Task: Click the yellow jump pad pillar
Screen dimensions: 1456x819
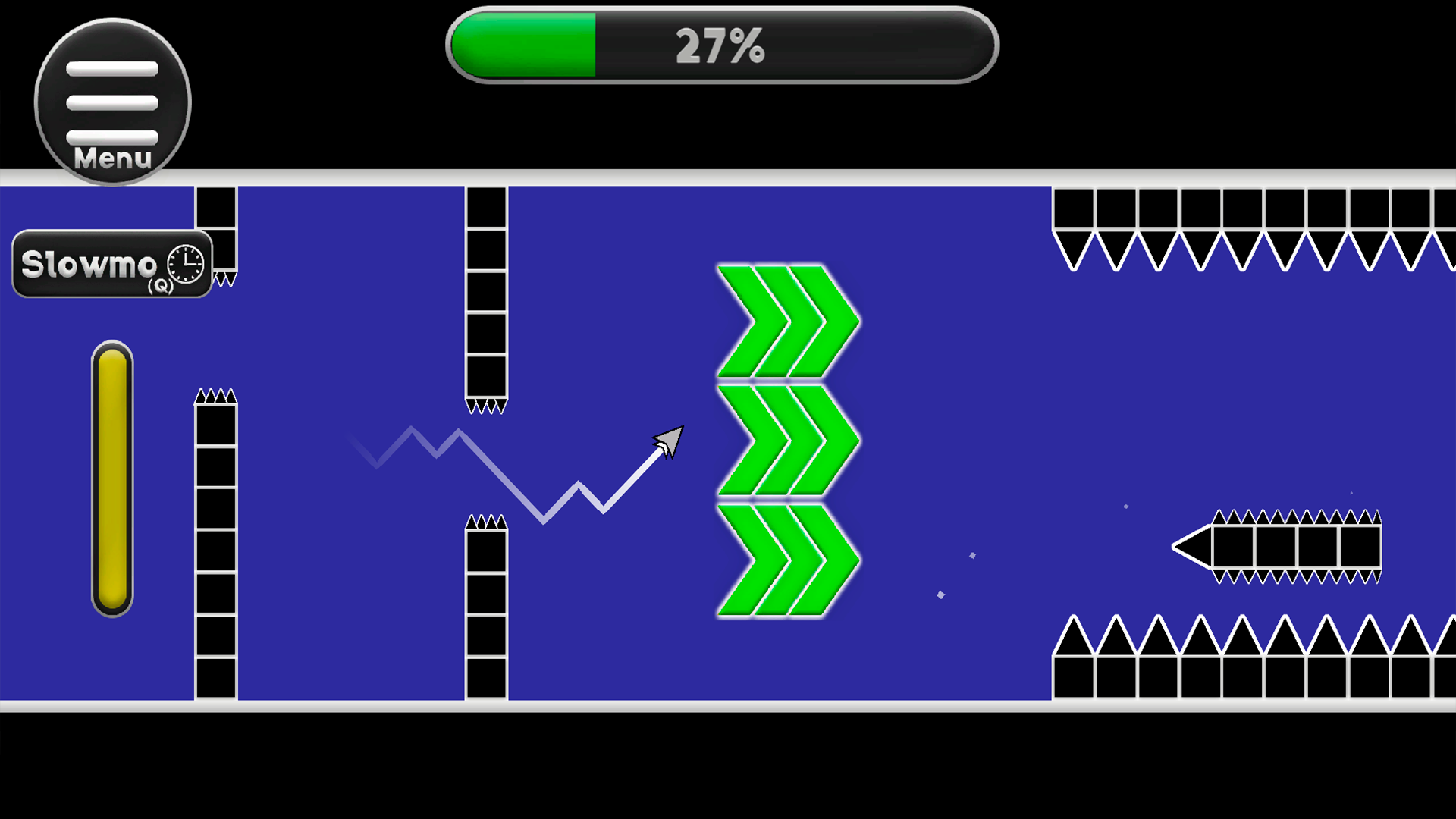Action: [x=111, y=478]
